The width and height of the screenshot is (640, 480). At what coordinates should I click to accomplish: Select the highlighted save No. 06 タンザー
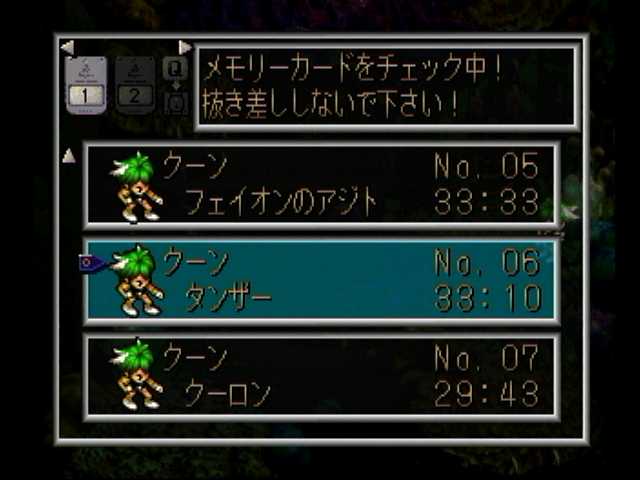(320, 280)
